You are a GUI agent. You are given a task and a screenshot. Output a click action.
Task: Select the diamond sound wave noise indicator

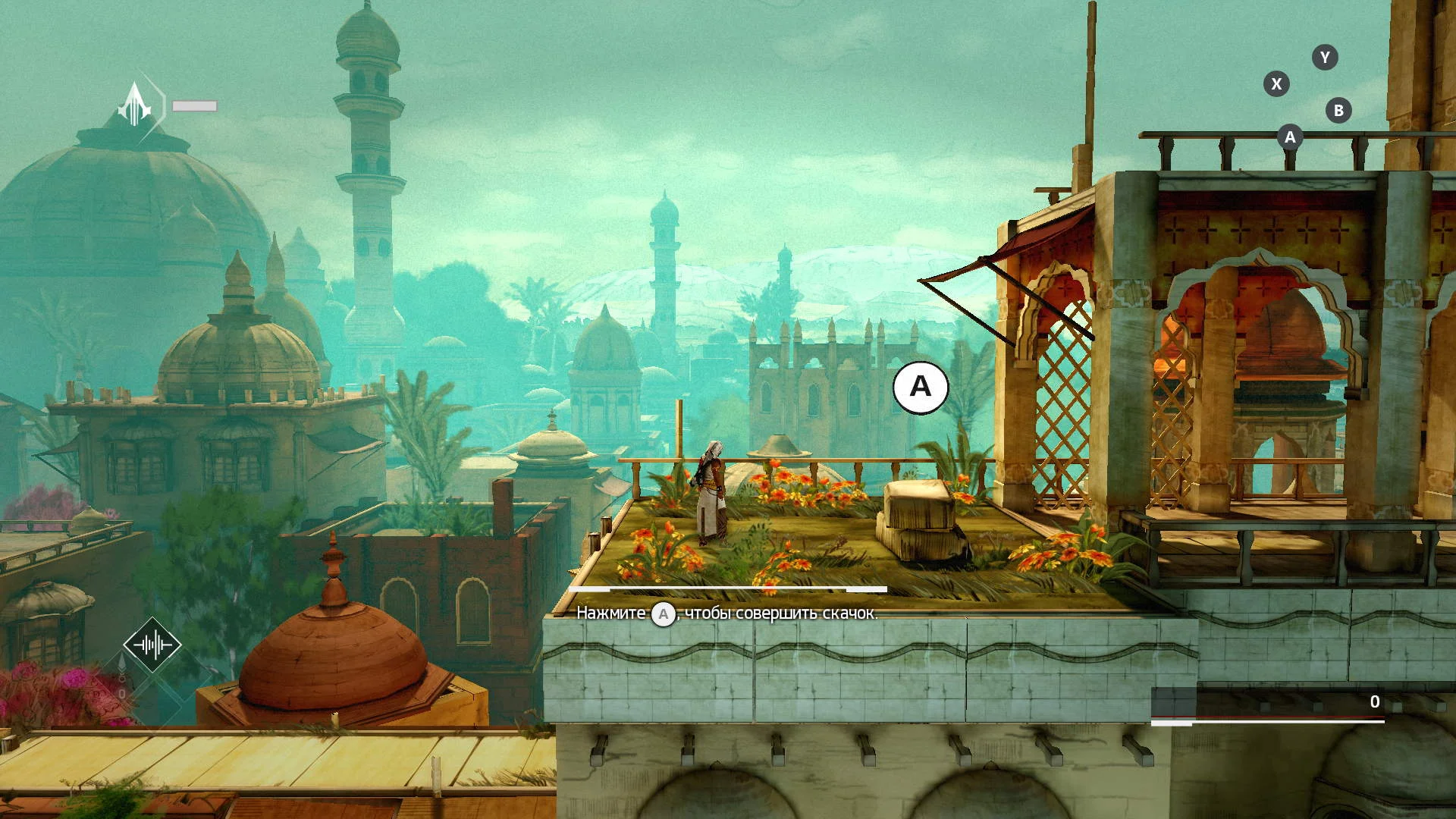coord(152,645)
